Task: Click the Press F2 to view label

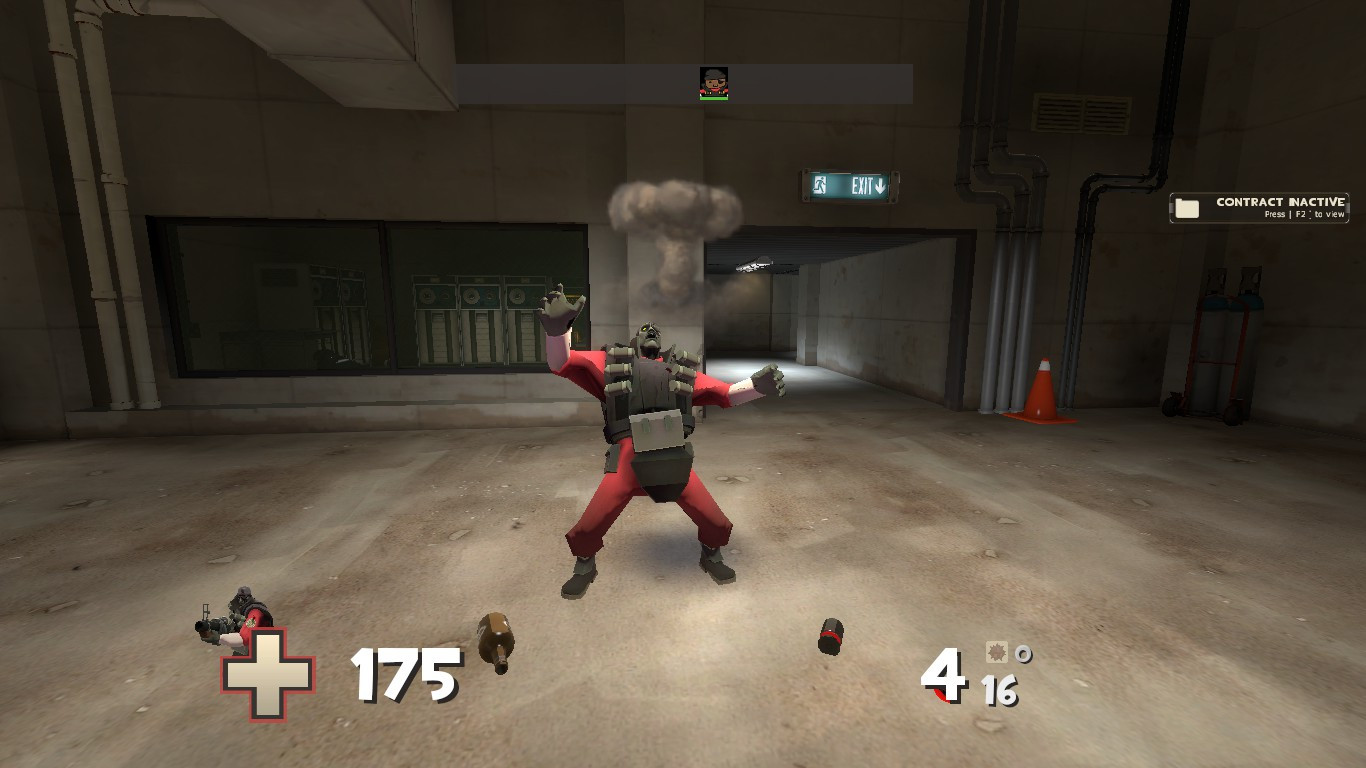Action: click(1305, 214)
